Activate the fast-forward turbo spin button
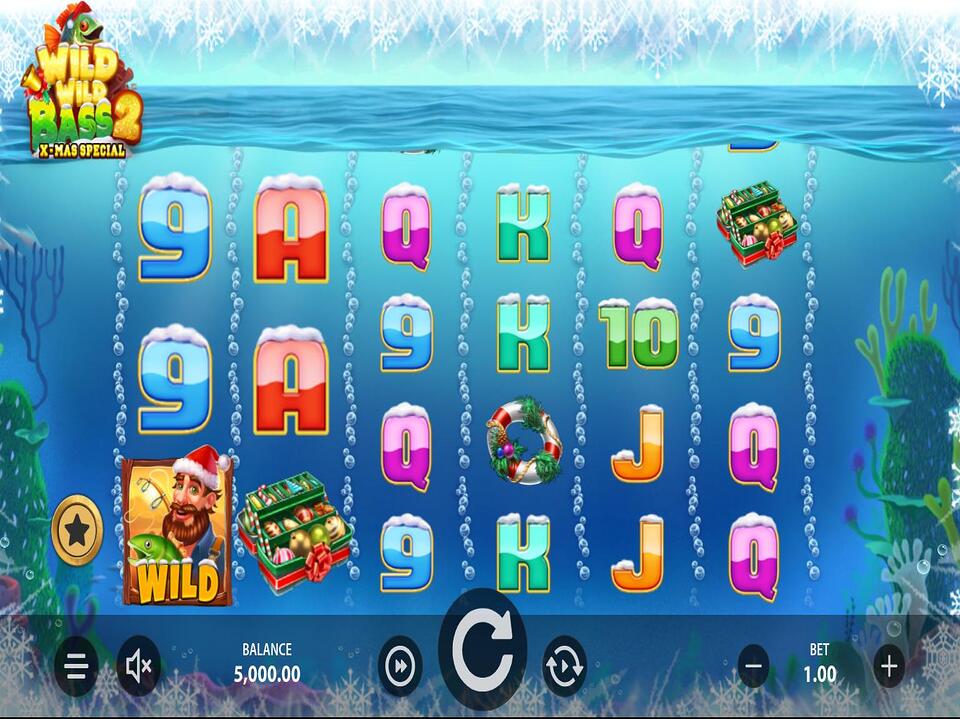The height and width of the screenshot is (719, 960). point(399,666)
